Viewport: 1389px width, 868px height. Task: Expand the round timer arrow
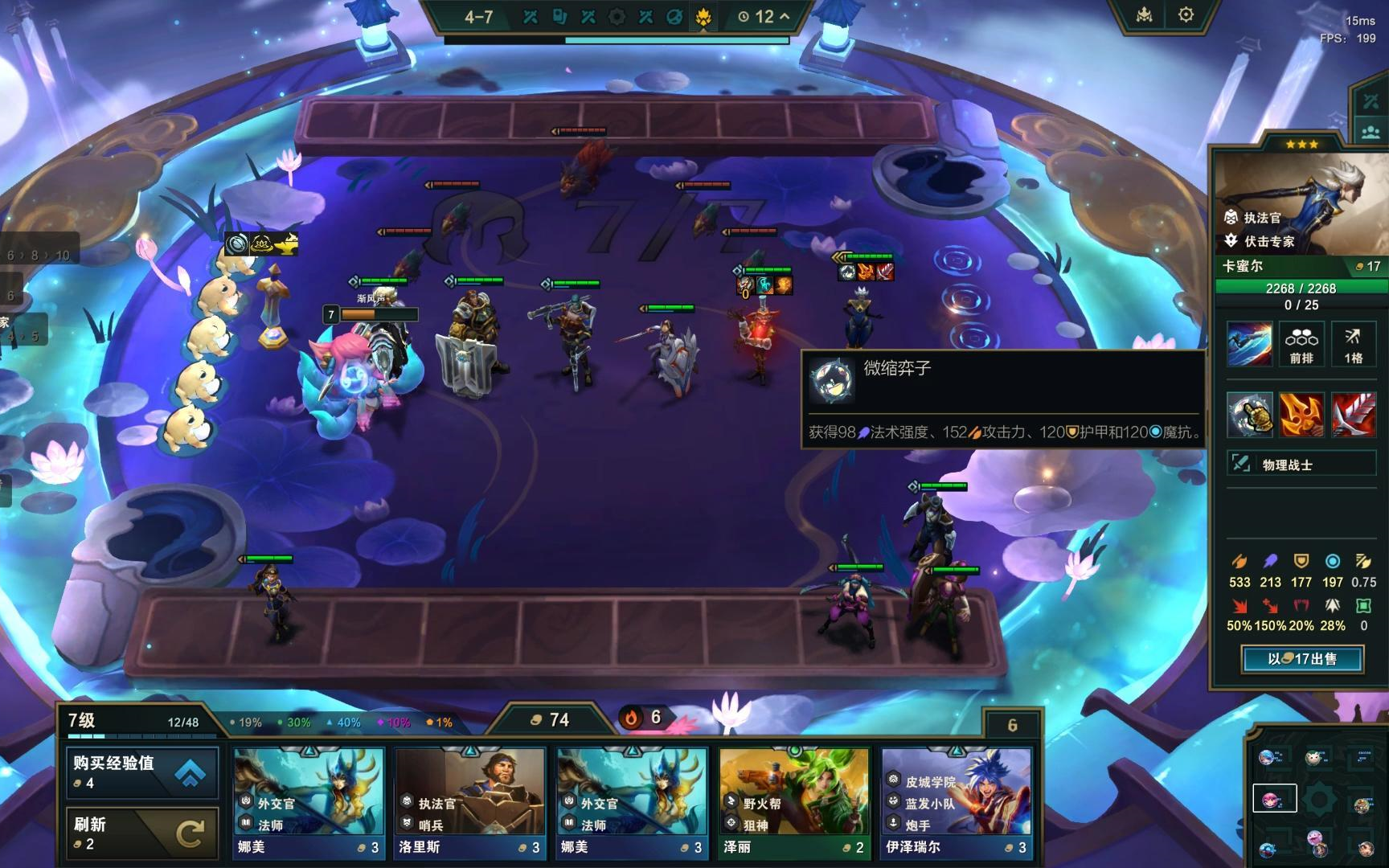coord(785,16)
